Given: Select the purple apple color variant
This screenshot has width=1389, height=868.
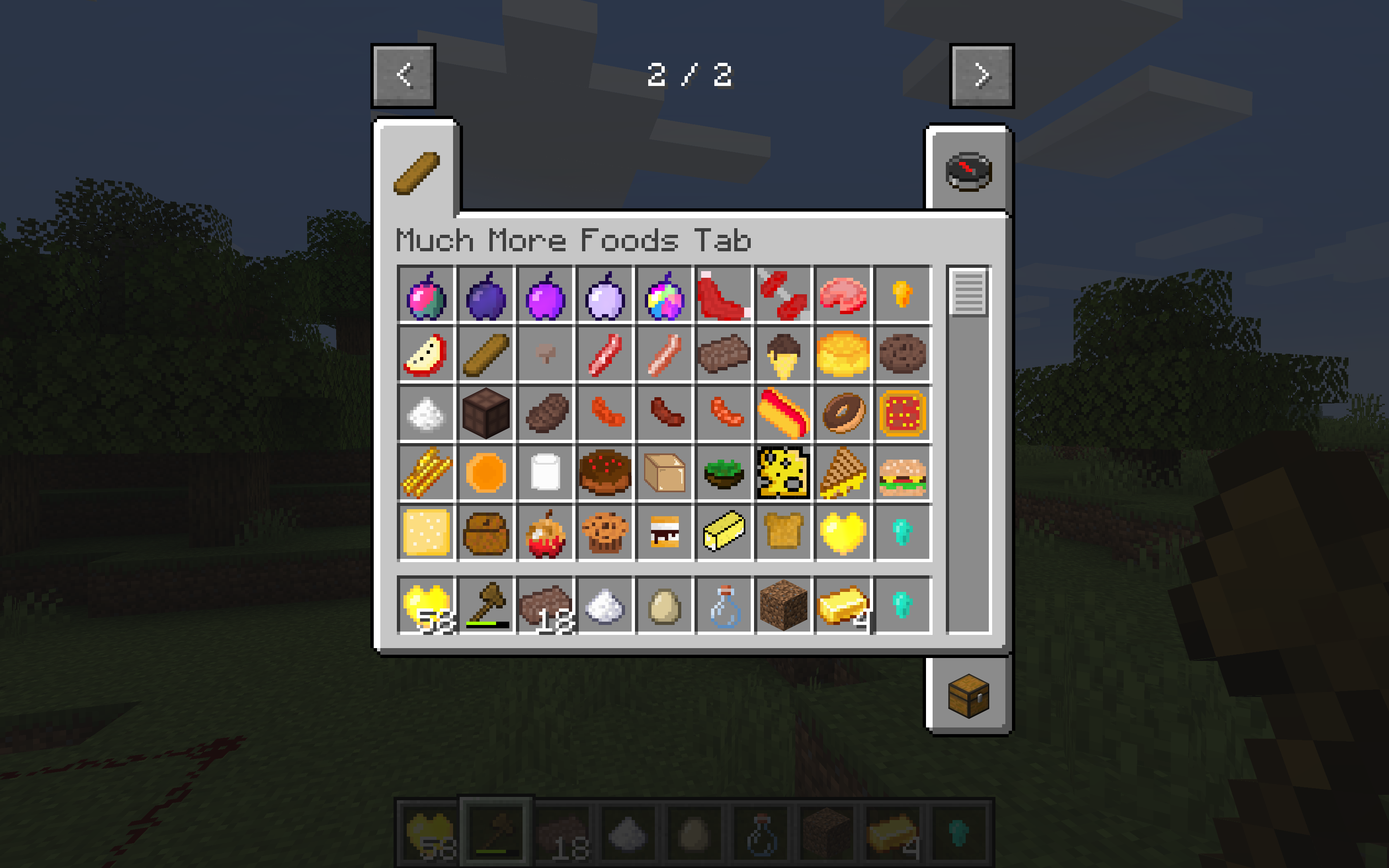Looking at the screenshot, I should coord(546,296).
